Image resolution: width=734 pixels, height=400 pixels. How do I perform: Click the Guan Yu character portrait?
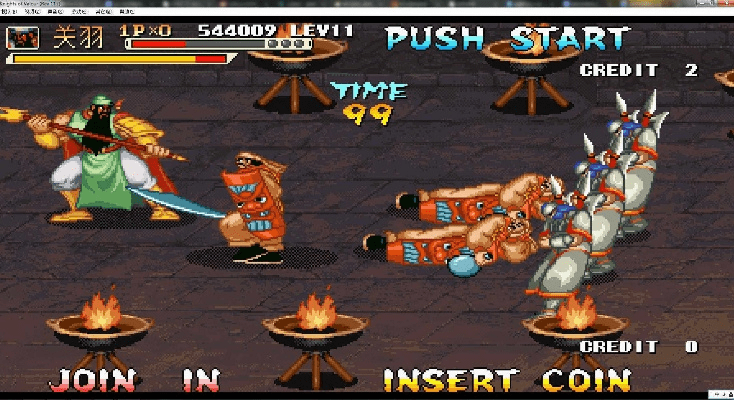tap(22, 38)
